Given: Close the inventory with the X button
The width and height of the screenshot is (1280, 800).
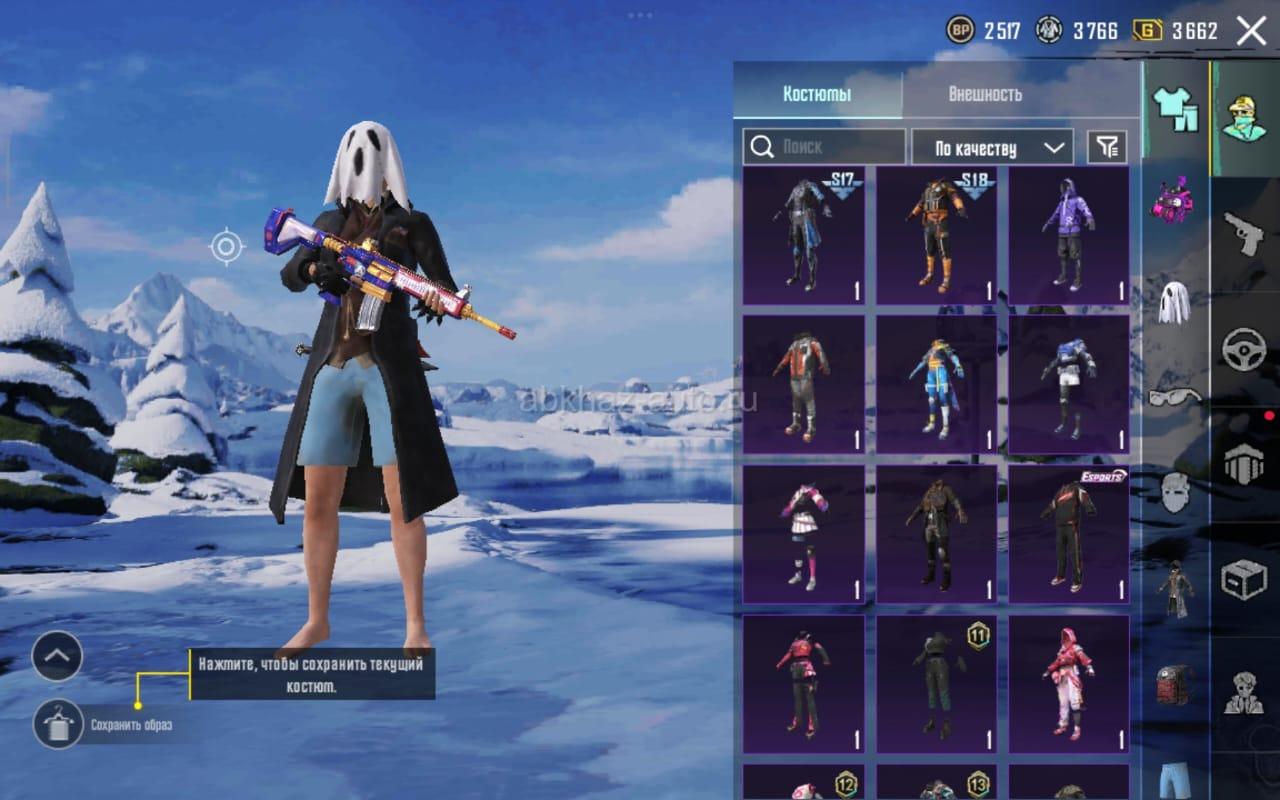Looking at the screenshot, I should pyautogui.click(x=1251, y=31).
